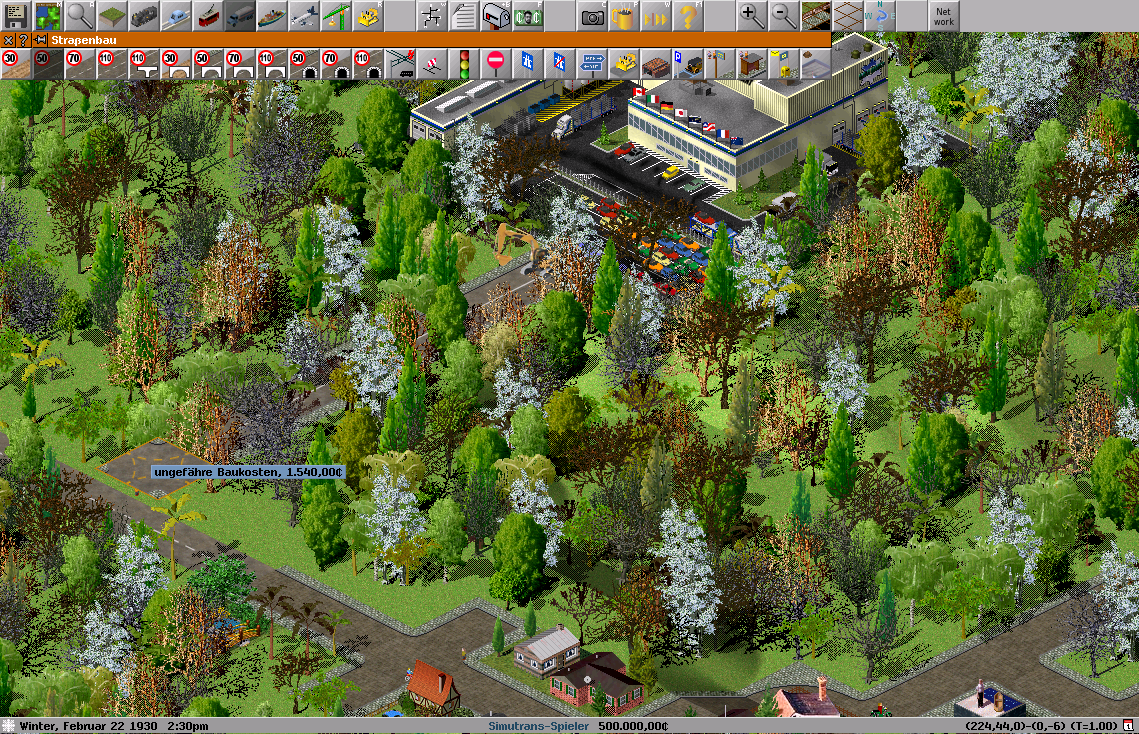Close the Straßenbau toolbar window
Viewport: 1139px width, 734px height.
point(8,40)
